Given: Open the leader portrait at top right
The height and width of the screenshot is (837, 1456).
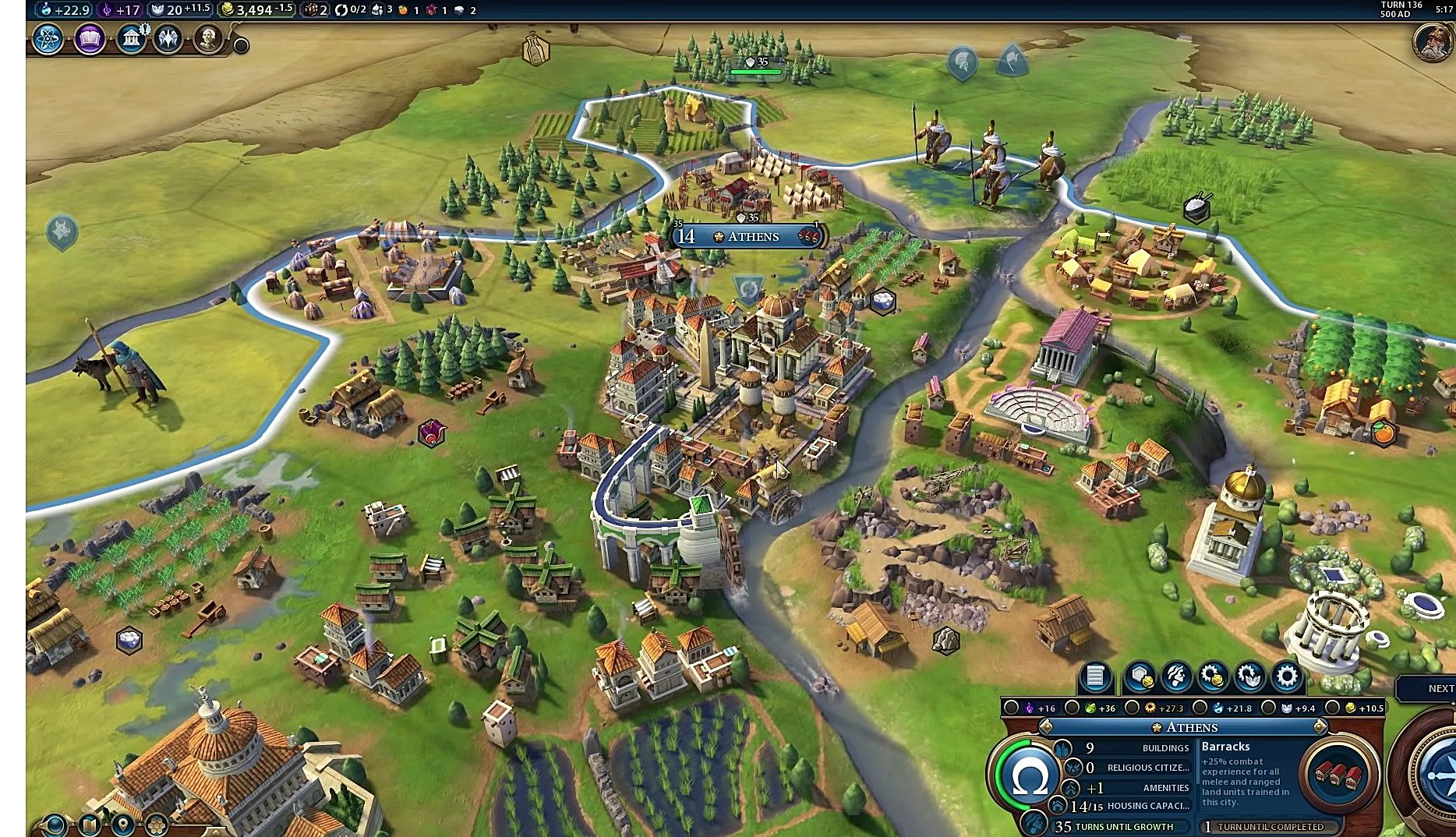Looking at the screenshot, I should tap(1433, 41).
